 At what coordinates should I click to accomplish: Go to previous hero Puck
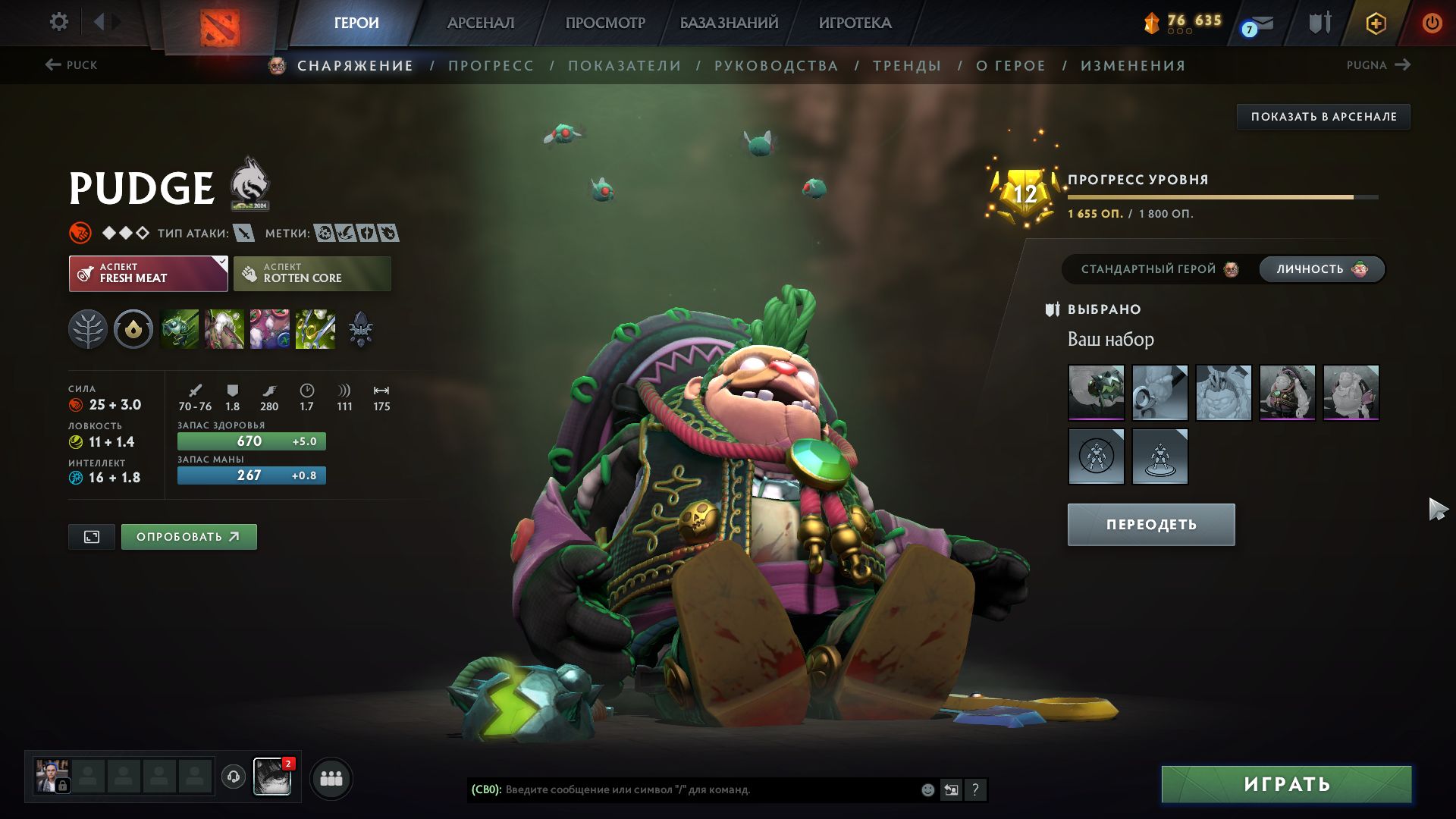(71, 65)
